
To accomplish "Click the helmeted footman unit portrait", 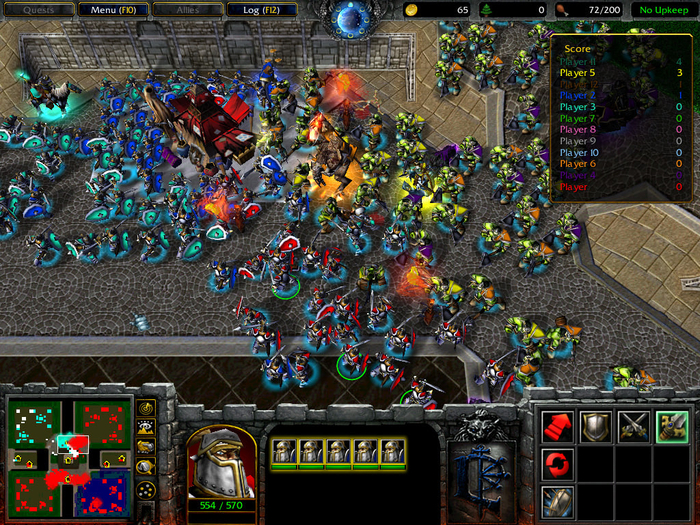I will (221, 462).
